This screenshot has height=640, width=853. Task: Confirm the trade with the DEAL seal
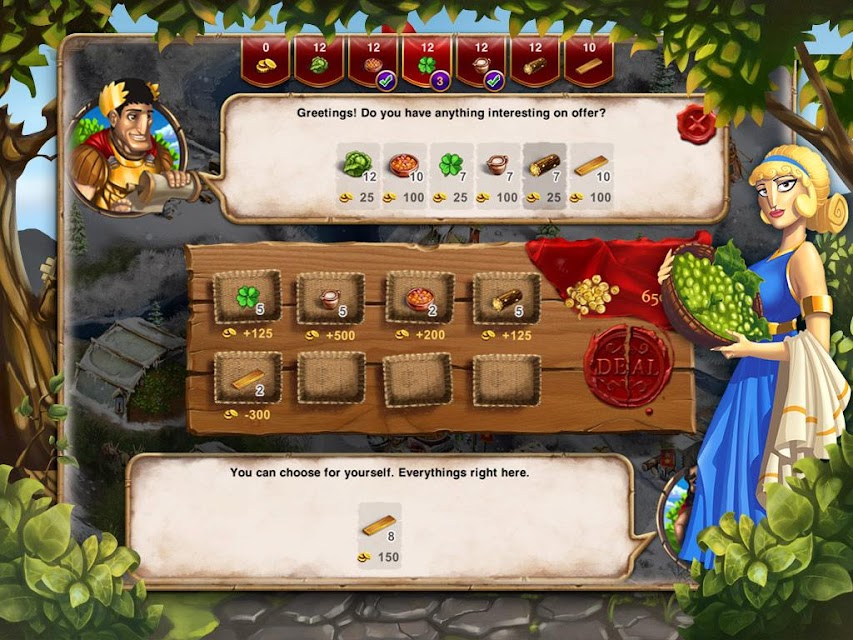[627, 366]
